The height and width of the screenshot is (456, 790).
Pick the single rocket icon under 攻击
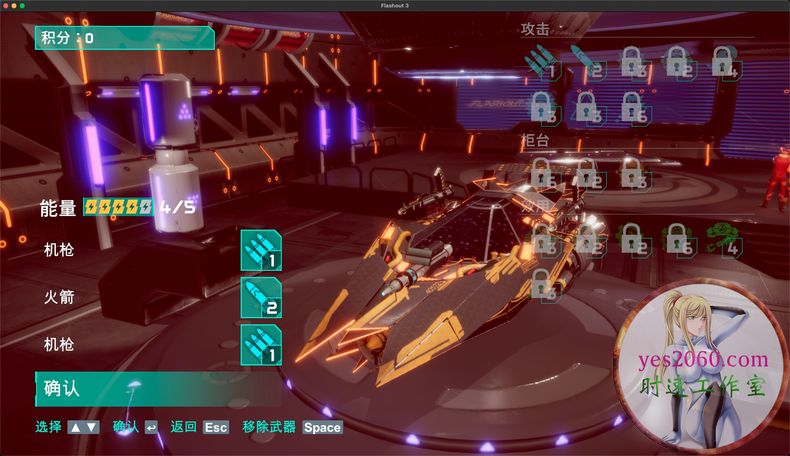click(587, 62)
